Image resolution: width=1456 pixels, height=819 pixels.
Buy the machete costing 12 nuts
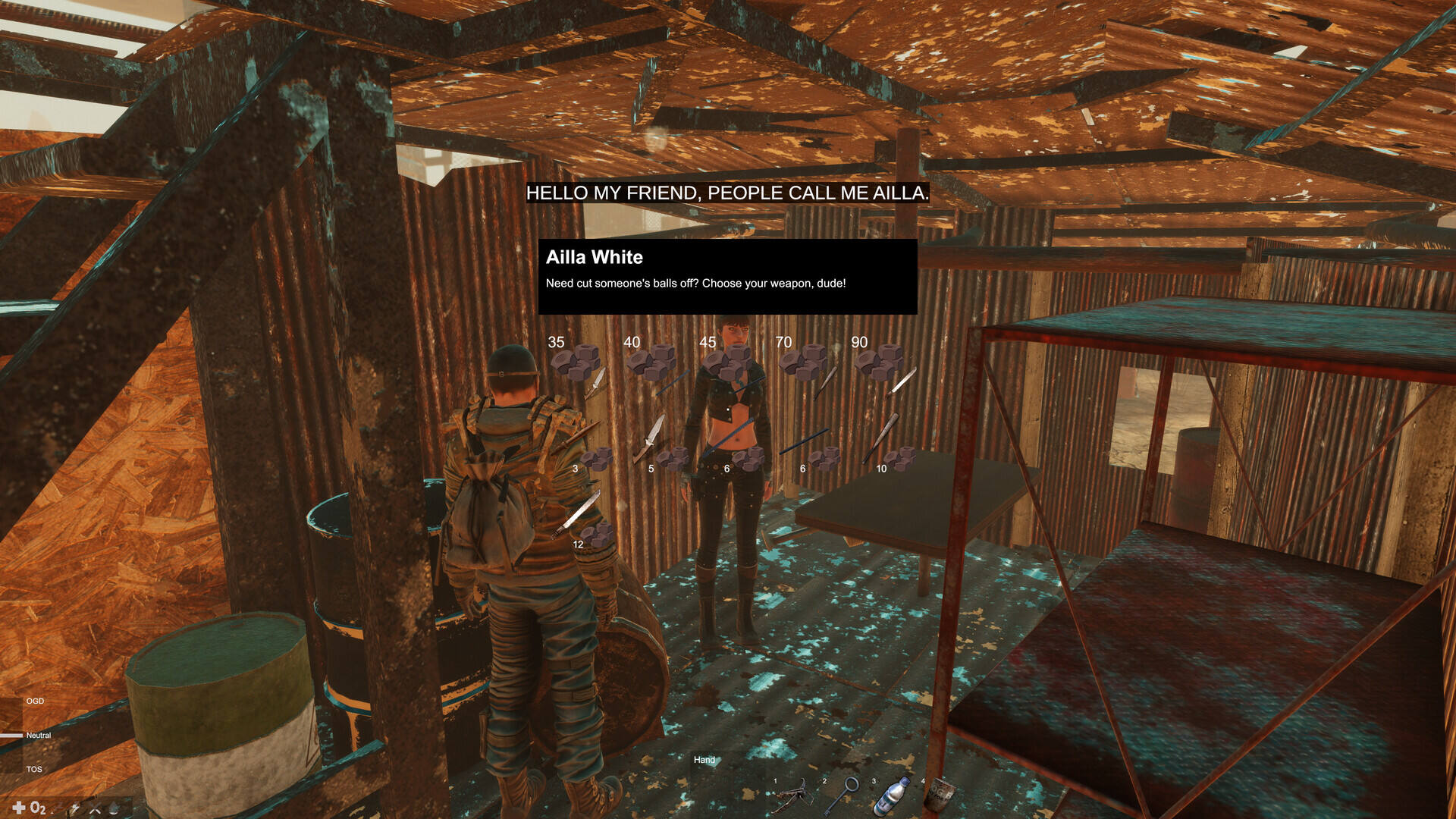(578, 514)
